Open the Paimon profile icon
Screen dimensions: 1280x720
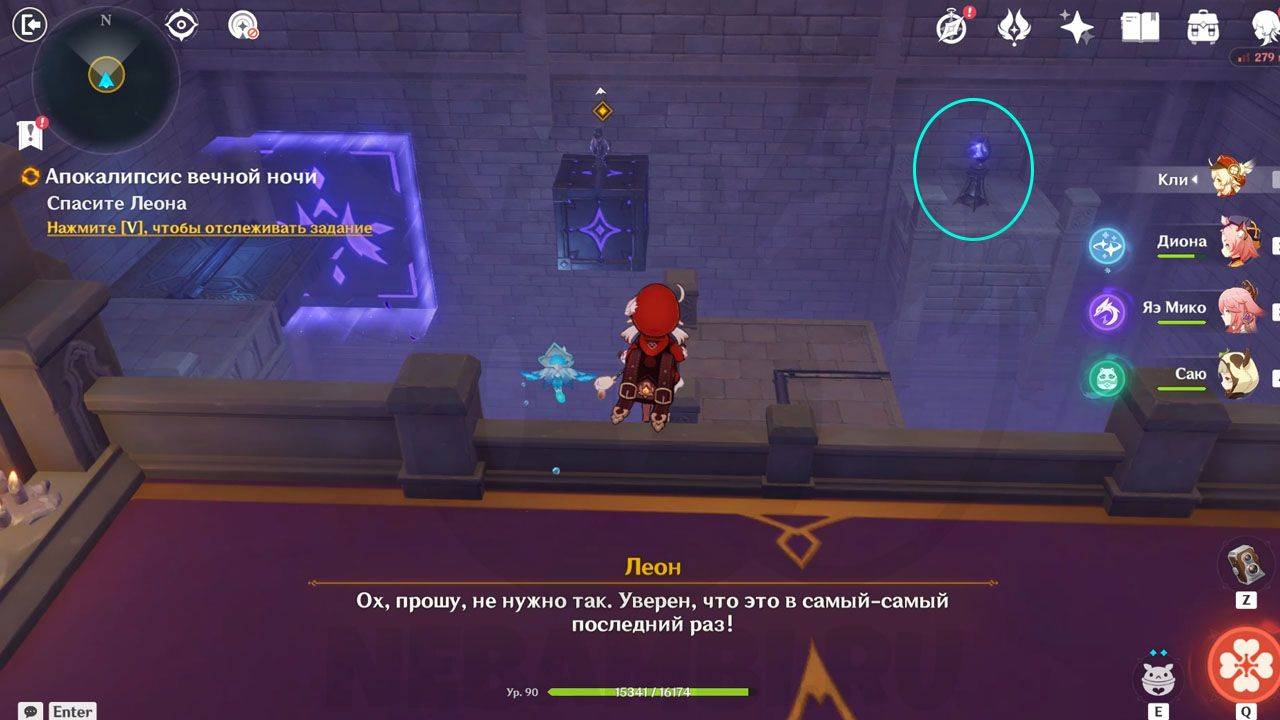(1266, 27)
